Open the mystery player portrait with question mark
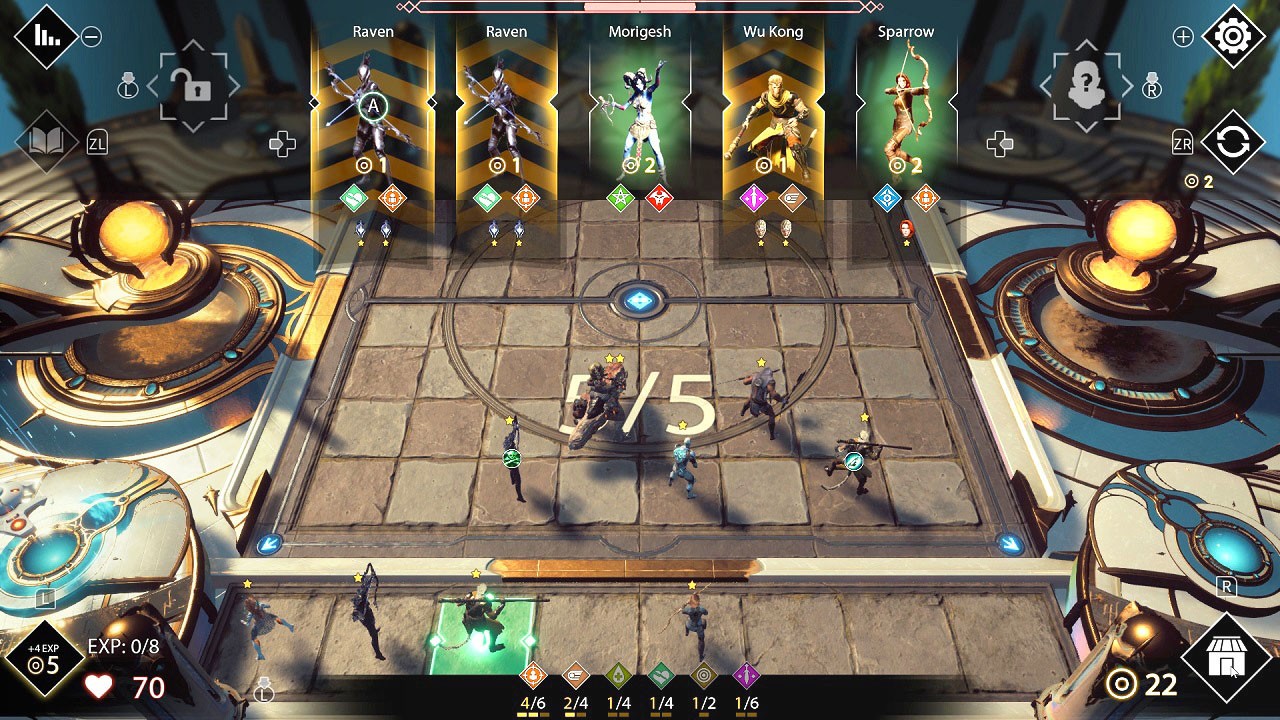Screen dimensions: 1280x720 point(1085,88)
